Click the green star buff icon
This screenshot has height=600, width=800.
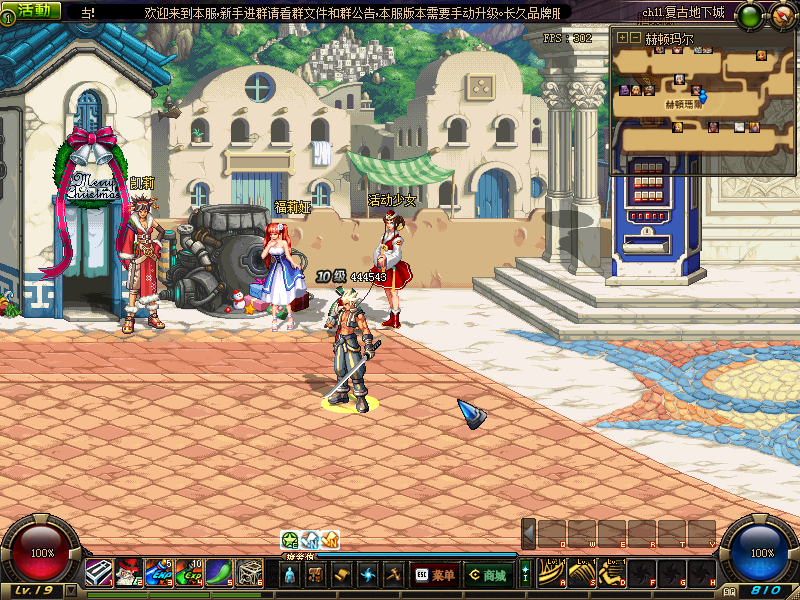[x=290, y=539]
